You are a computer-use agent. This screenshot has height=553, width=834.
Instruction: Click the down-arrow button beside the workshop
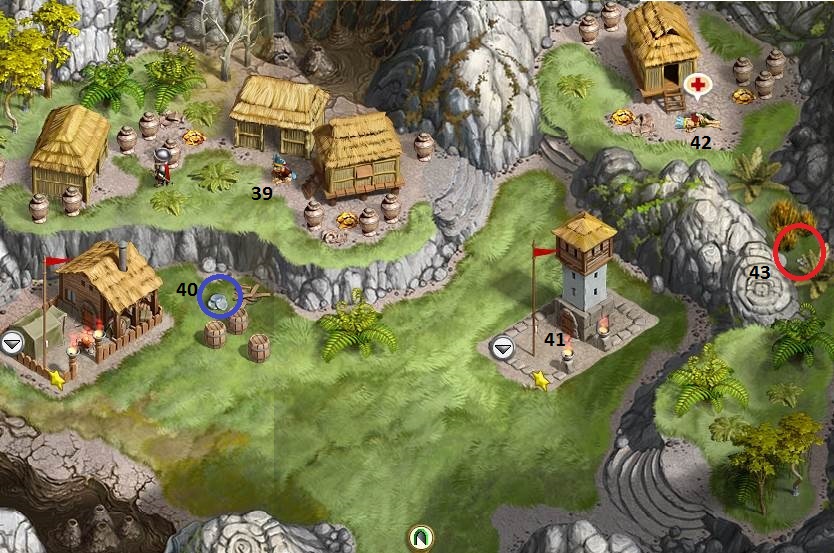point(11,342)
